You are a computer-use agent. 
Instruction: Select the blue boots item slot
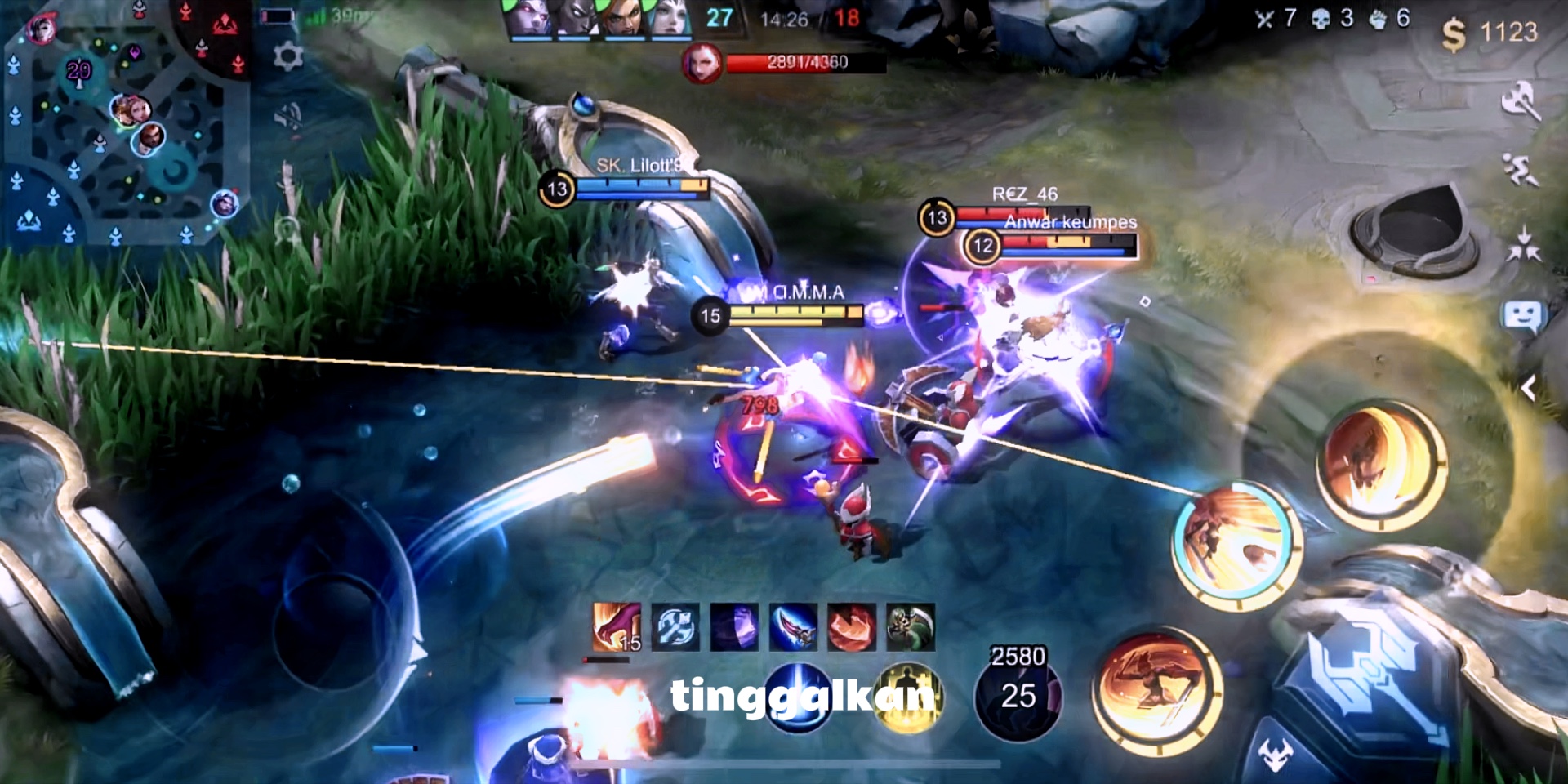675,627
